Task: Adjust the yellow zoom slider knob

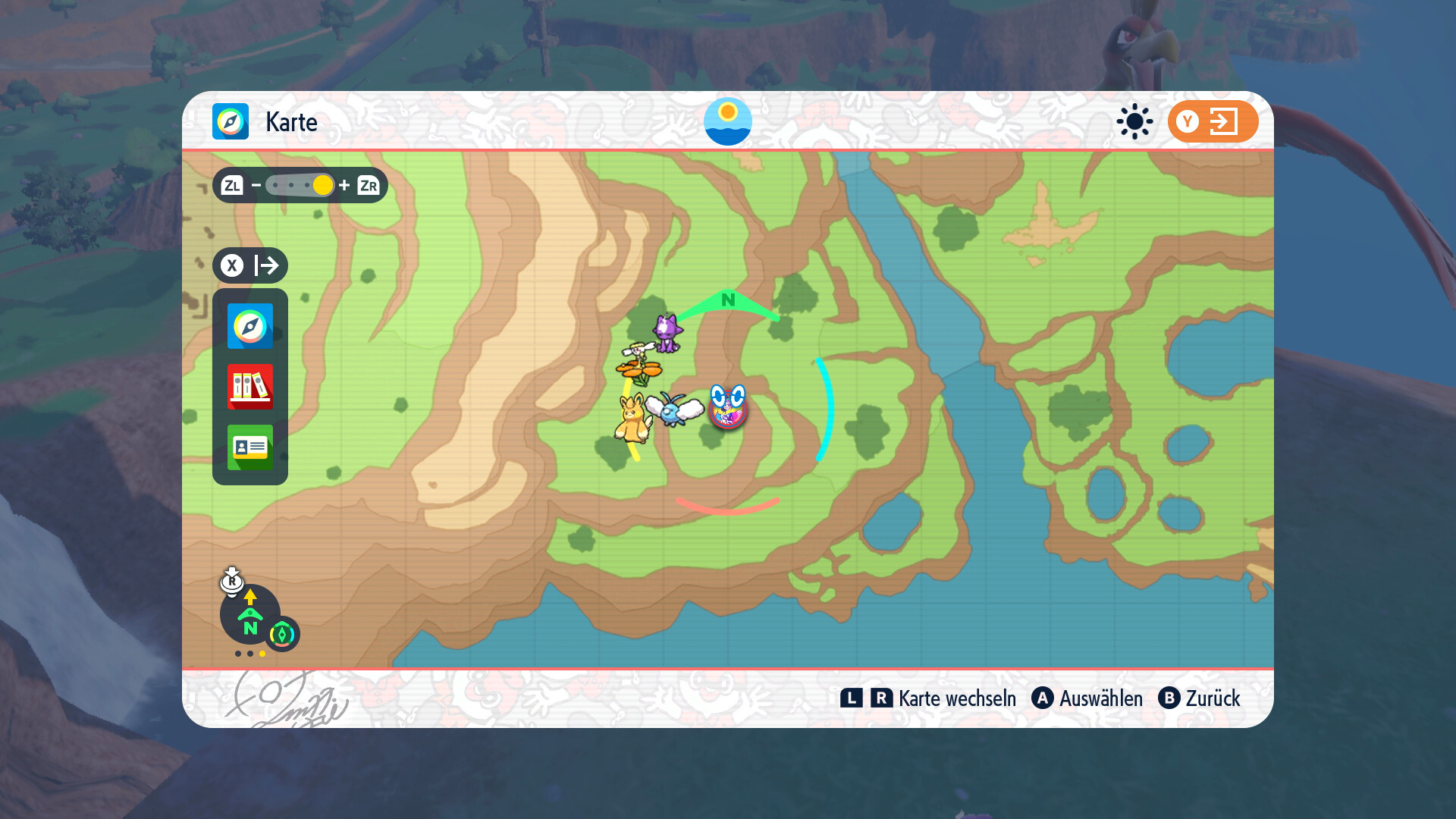Action: click(x=322, y=185)
